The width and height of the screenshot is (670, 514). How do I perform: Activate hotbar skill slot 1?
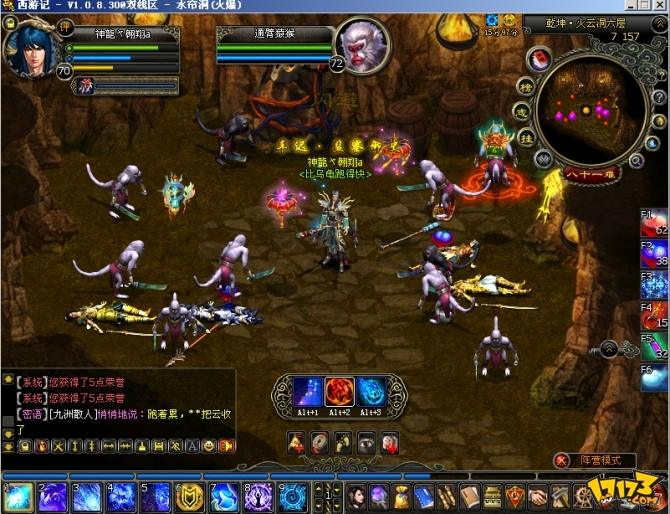pyautogui.click(x=21, y=496)
